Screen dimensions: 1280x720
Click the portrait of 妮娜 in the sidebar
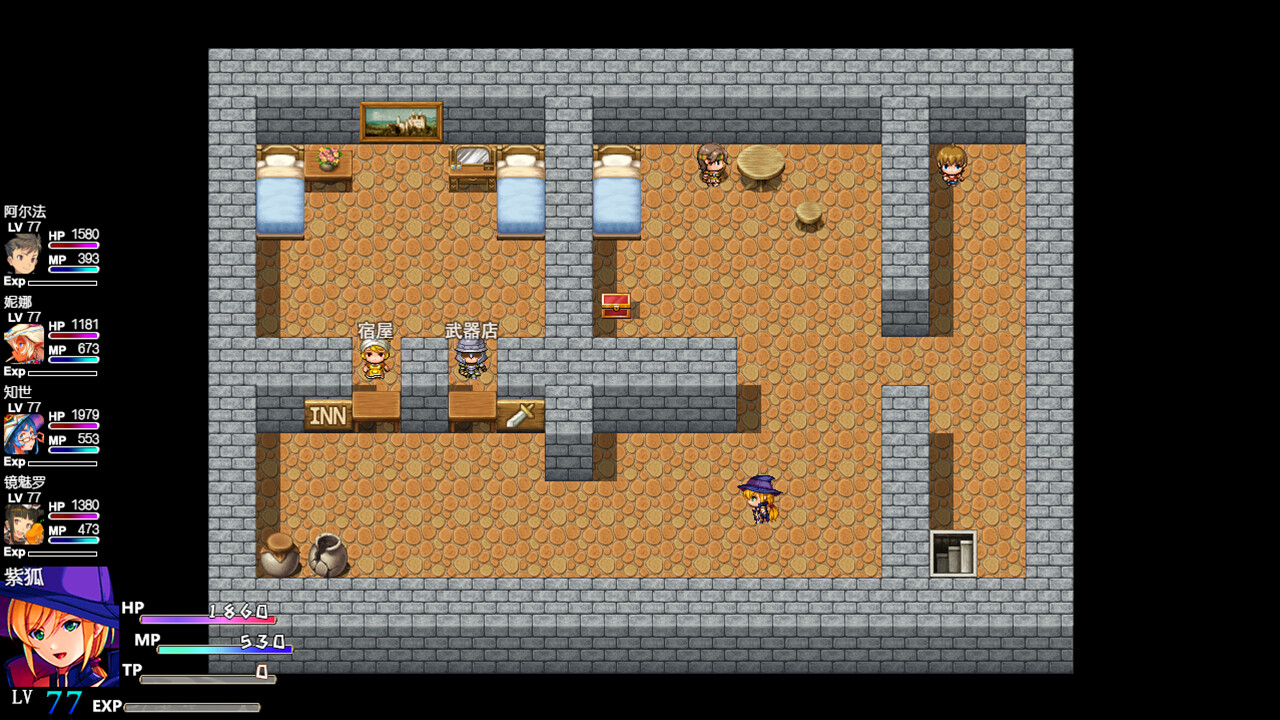click(x=22, y=345)
